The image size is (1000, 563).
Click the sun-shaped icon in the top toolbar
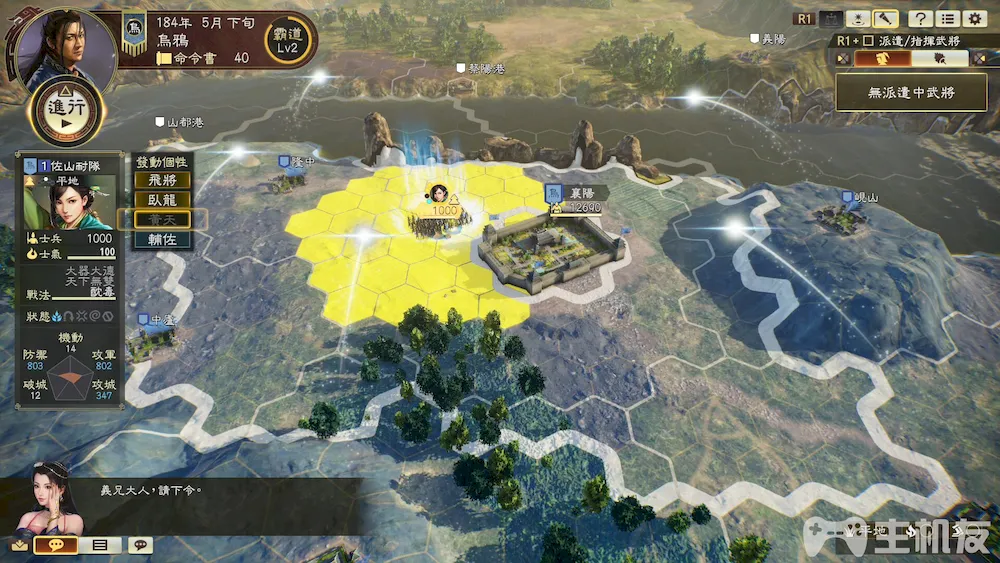857,18
